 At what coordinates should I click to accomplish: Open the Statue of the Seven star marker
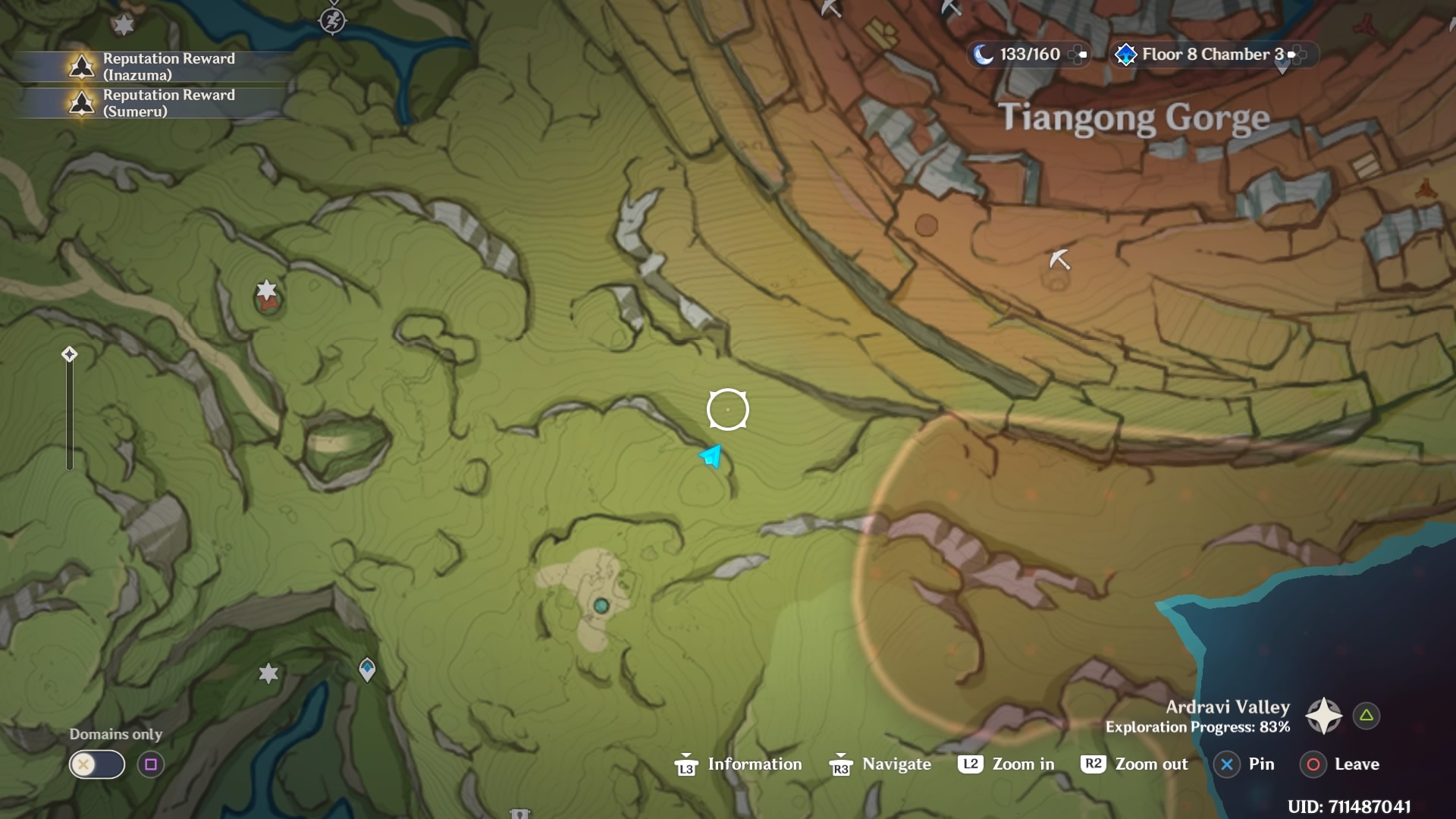pos(268,673)
